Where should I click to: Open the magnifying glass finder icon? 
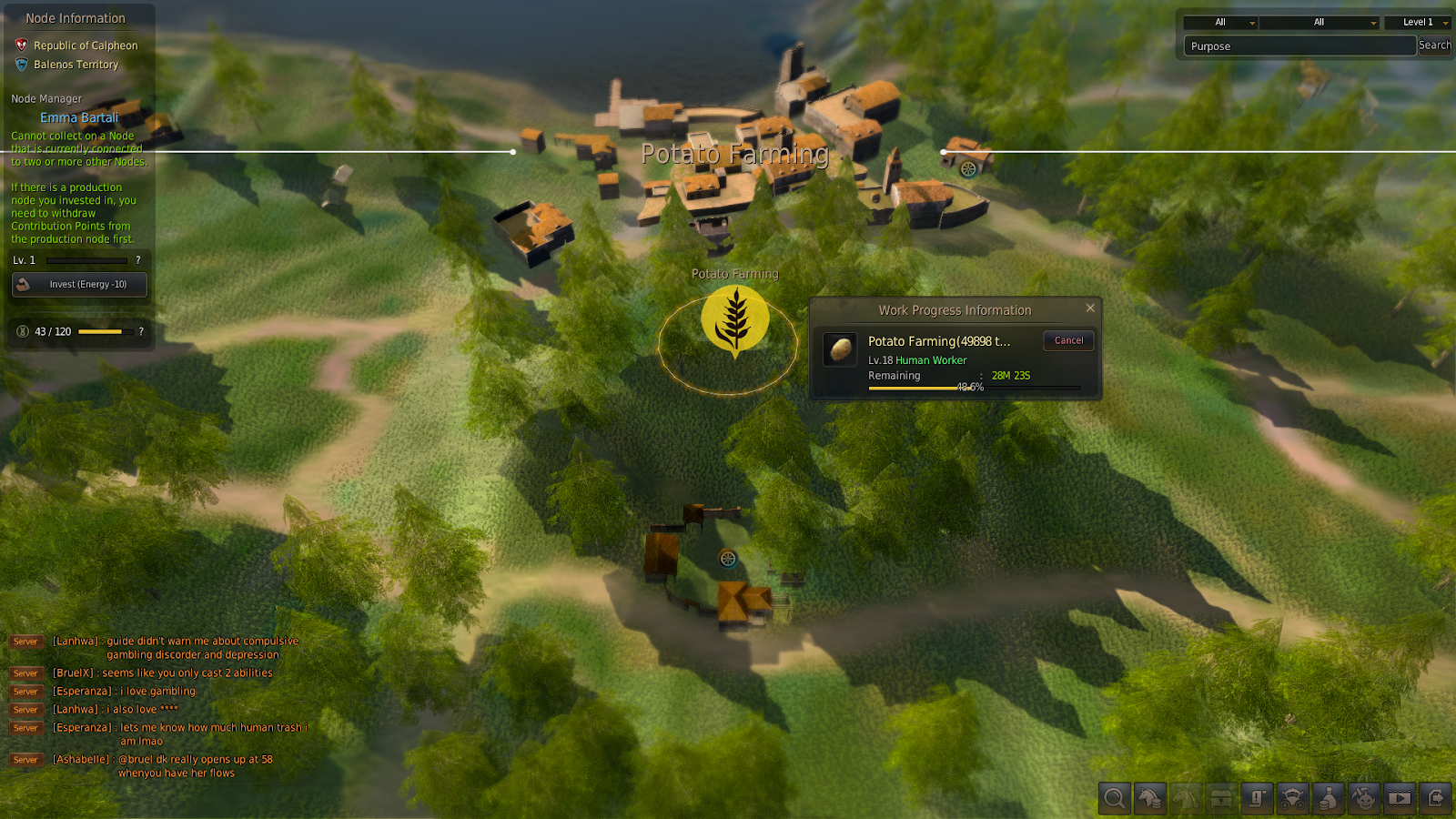click(x=1114, y=799)
